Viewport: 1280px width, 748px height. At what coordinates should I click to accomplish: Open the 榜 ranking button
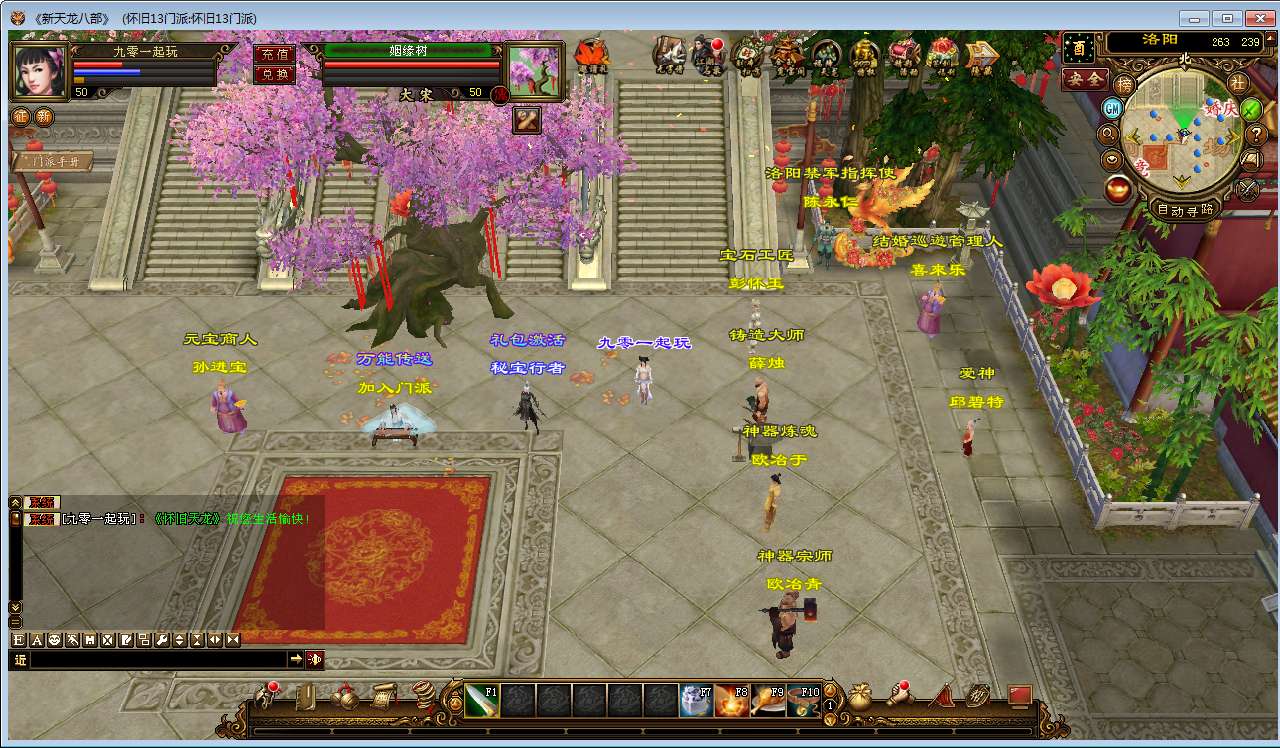point(1125,85)
